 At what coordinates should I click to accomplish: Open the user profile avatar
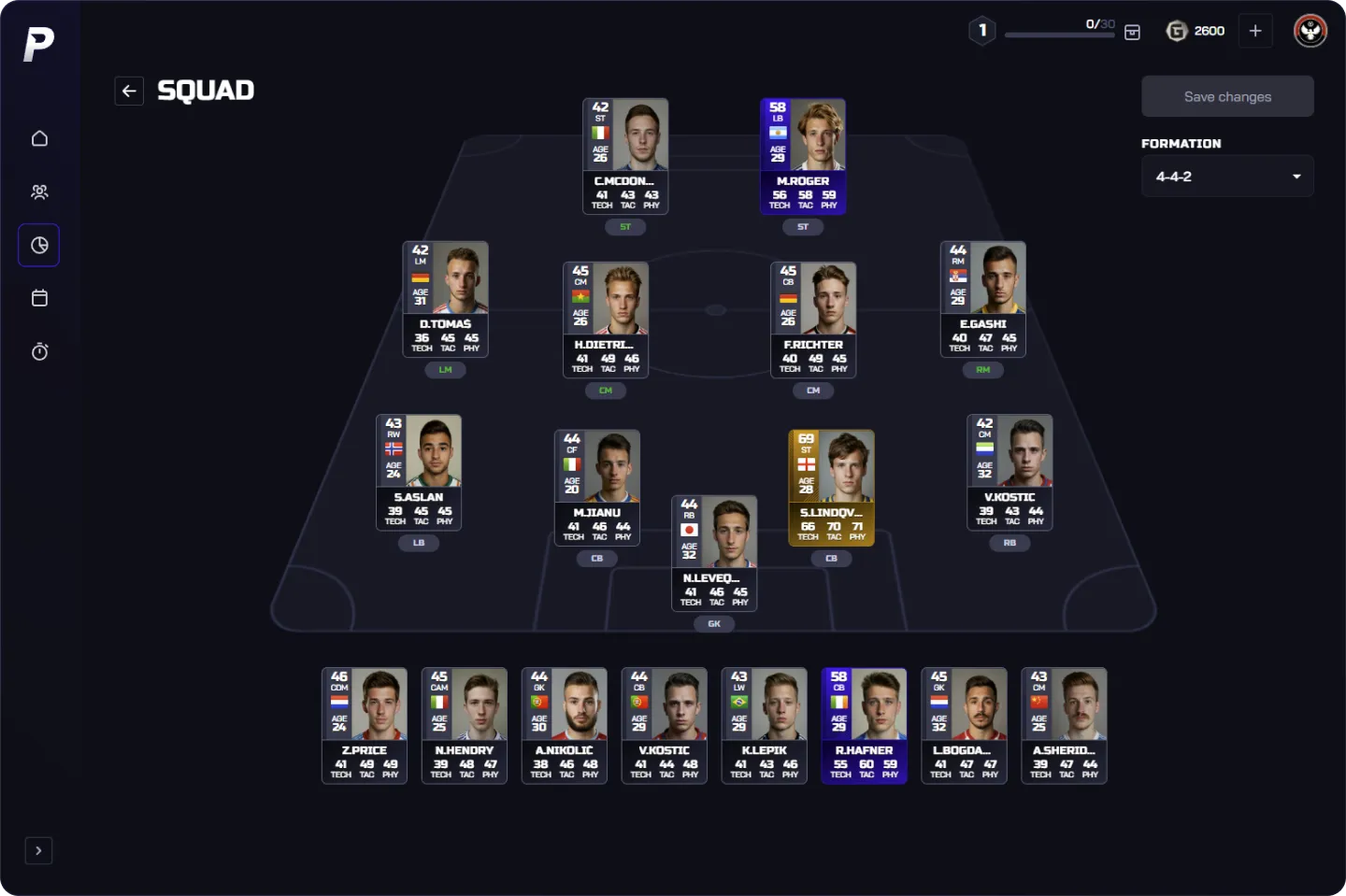(1310, 31)
